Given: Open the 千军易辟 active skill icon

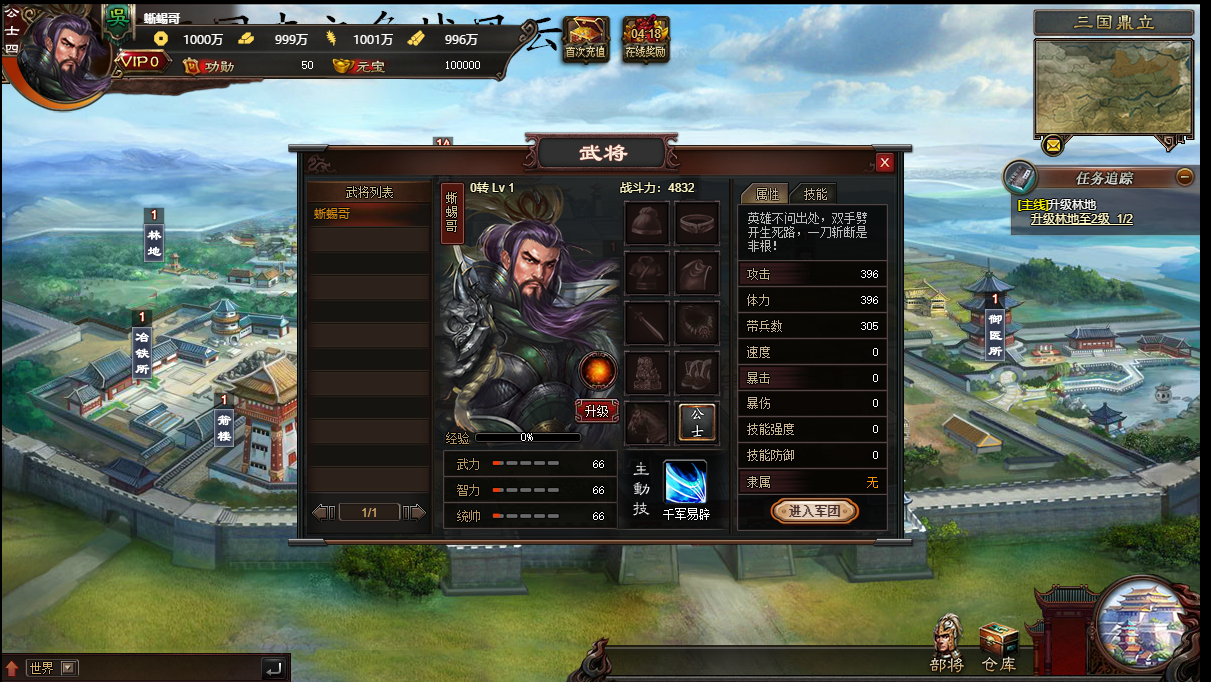Looking at the screenshot, I should point(686,483).
